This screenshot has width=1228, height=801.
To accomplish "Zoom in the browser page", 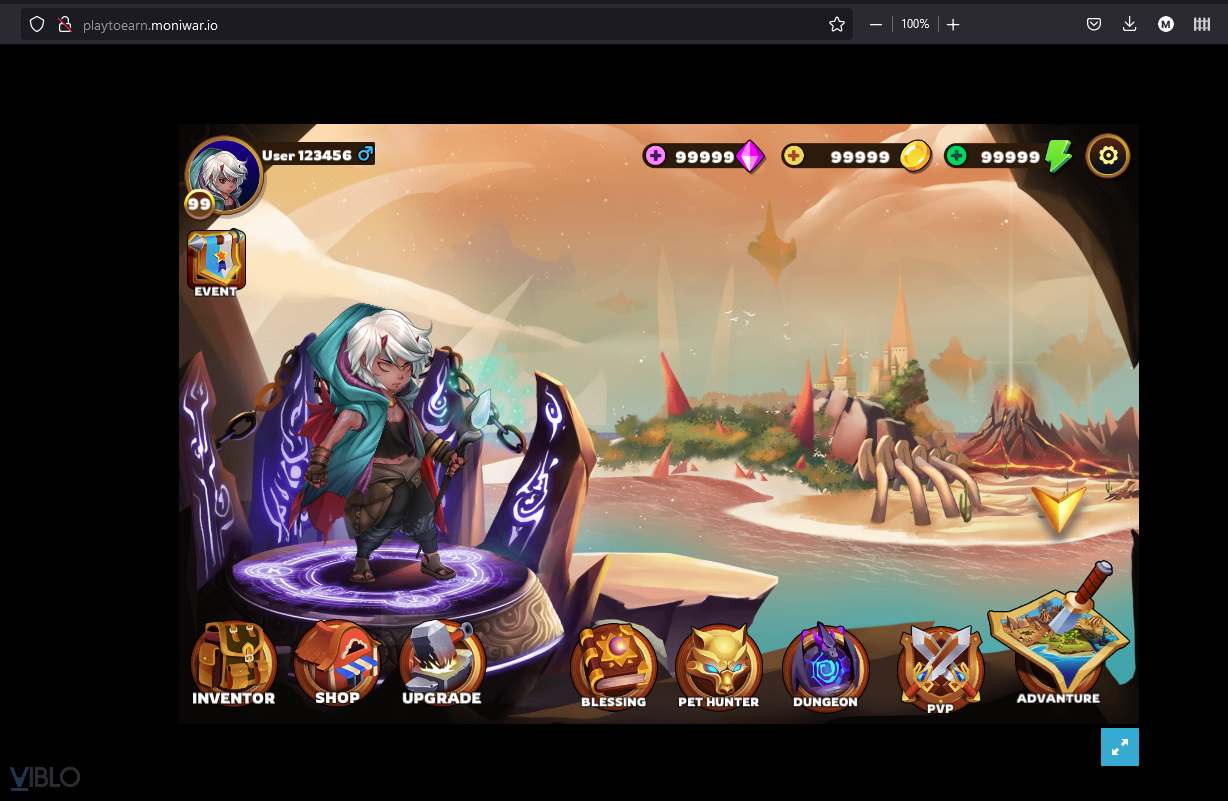I will (x=953, y=25).
